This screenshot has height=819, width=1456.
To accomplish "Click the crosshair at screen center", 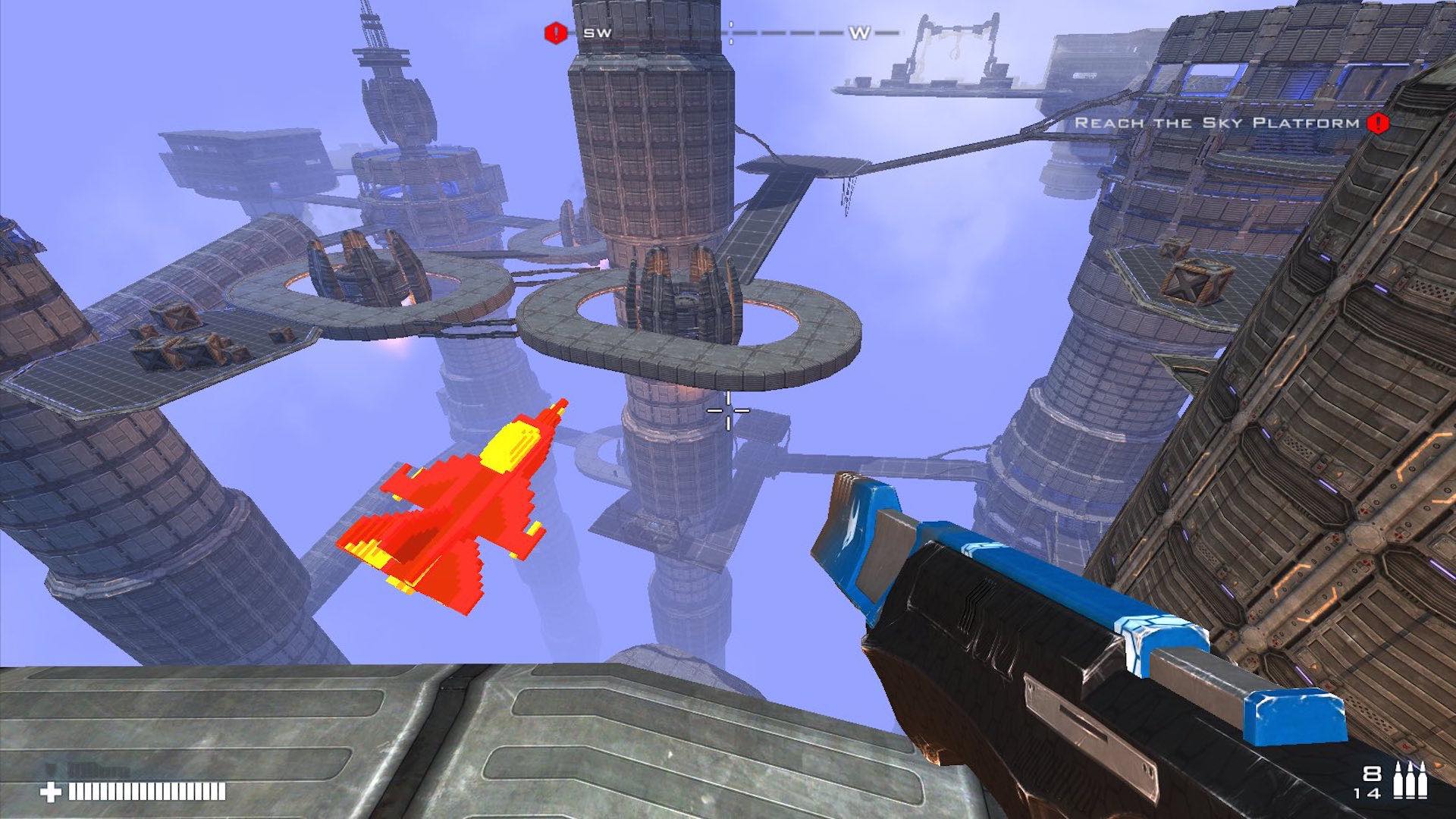I will point(728,409).
